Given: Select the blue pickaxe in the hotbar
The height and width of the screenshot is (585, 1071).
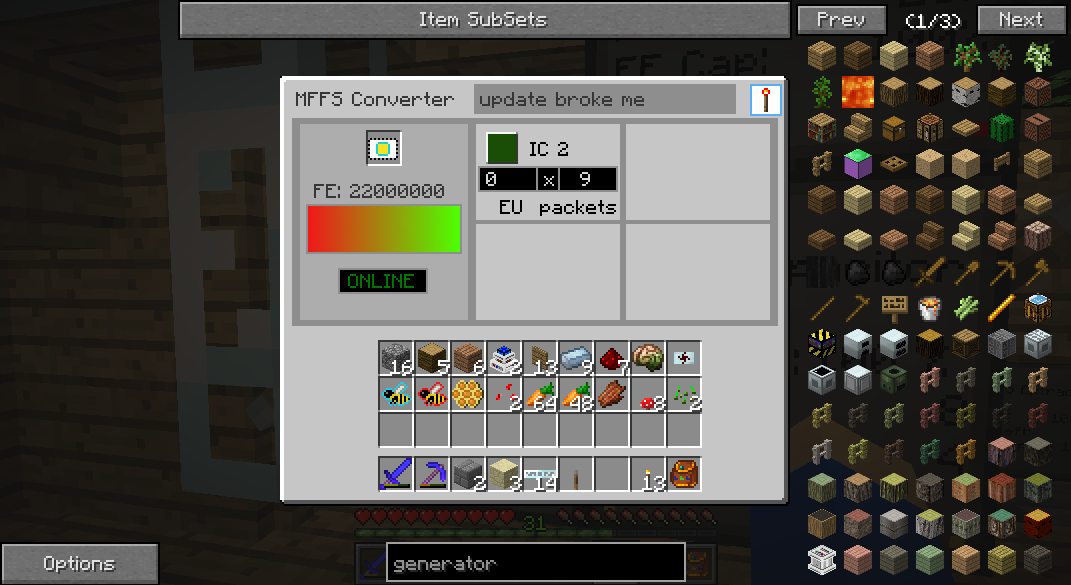Looking at the screenshot, I should click(x=432, y=473).
